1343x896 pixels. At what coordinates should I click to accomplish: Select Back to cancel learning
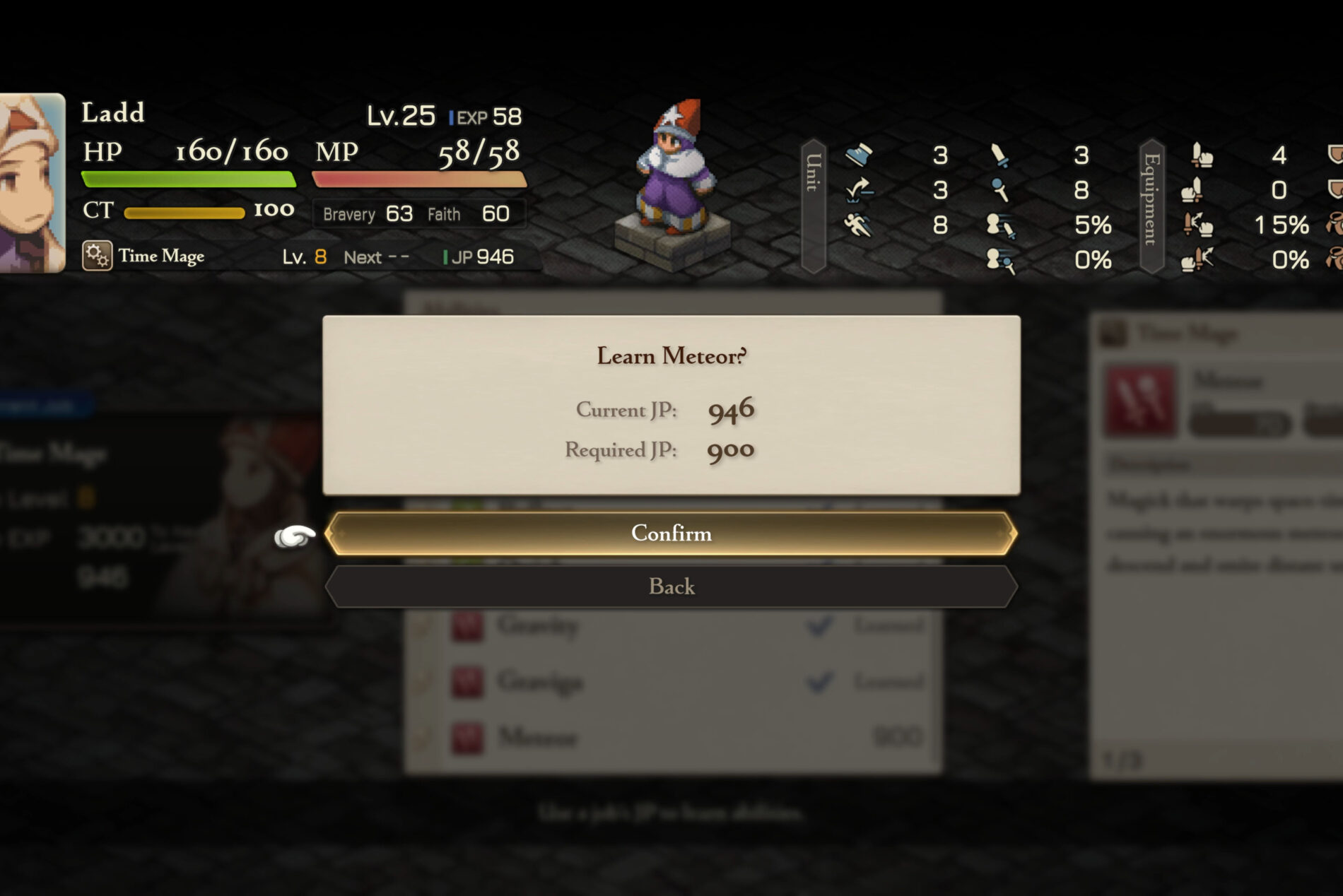(x=671, y=586)
